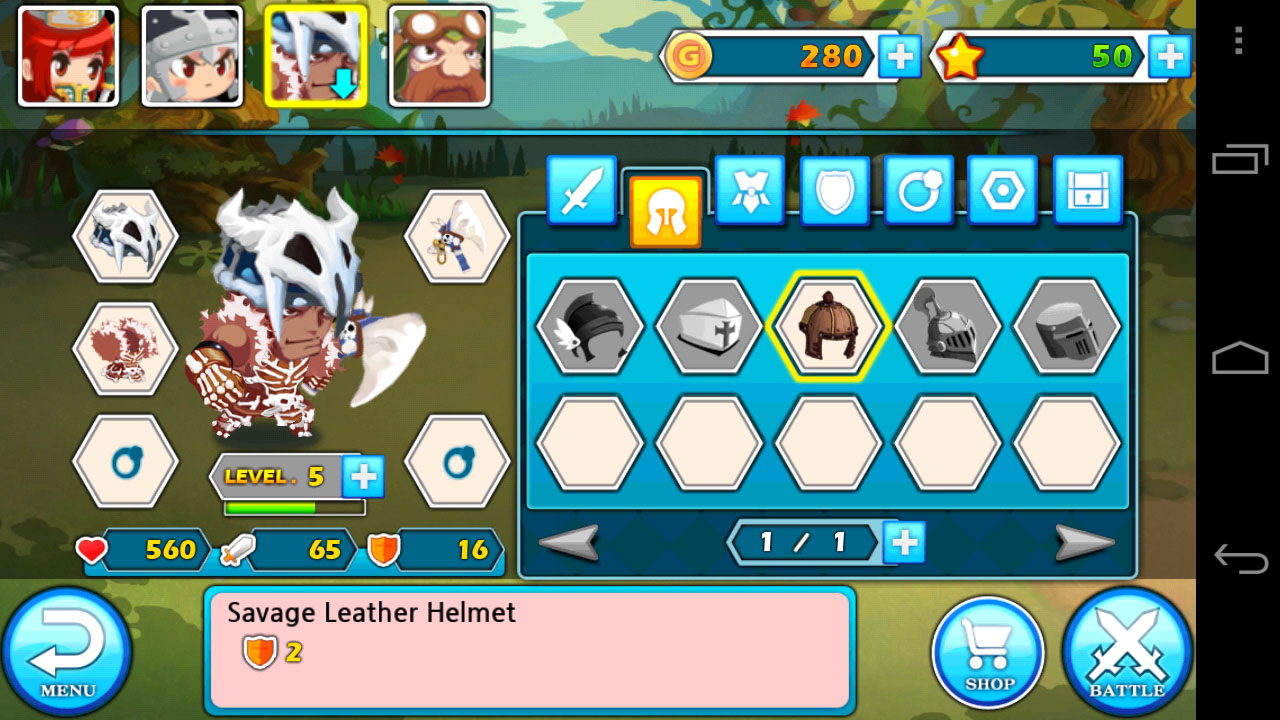
Task: Select the bearded goggles dwarf portrait
Action: click(x=439, y=56)
